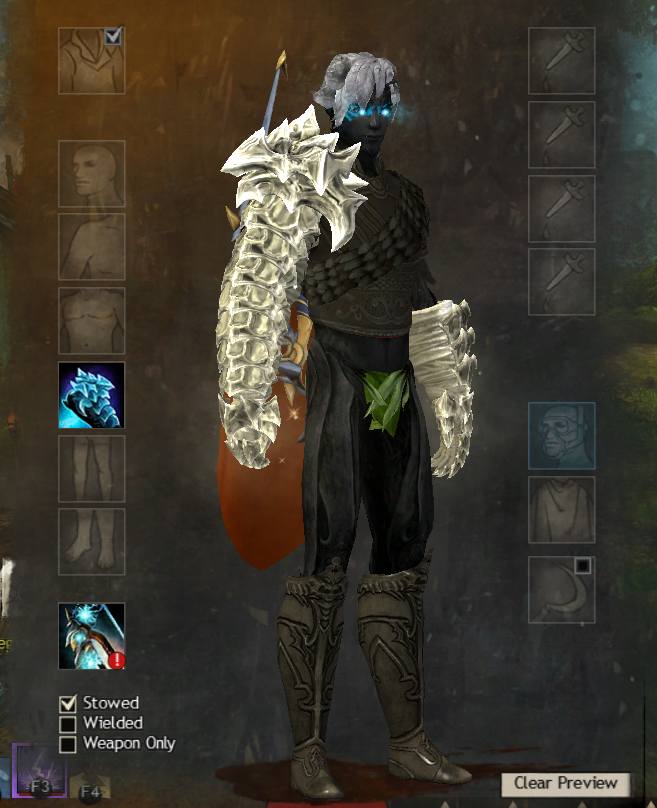657x808 pixels.
Task: Toggle the Weapon Only checkbox
Action: tap(68, 743)
